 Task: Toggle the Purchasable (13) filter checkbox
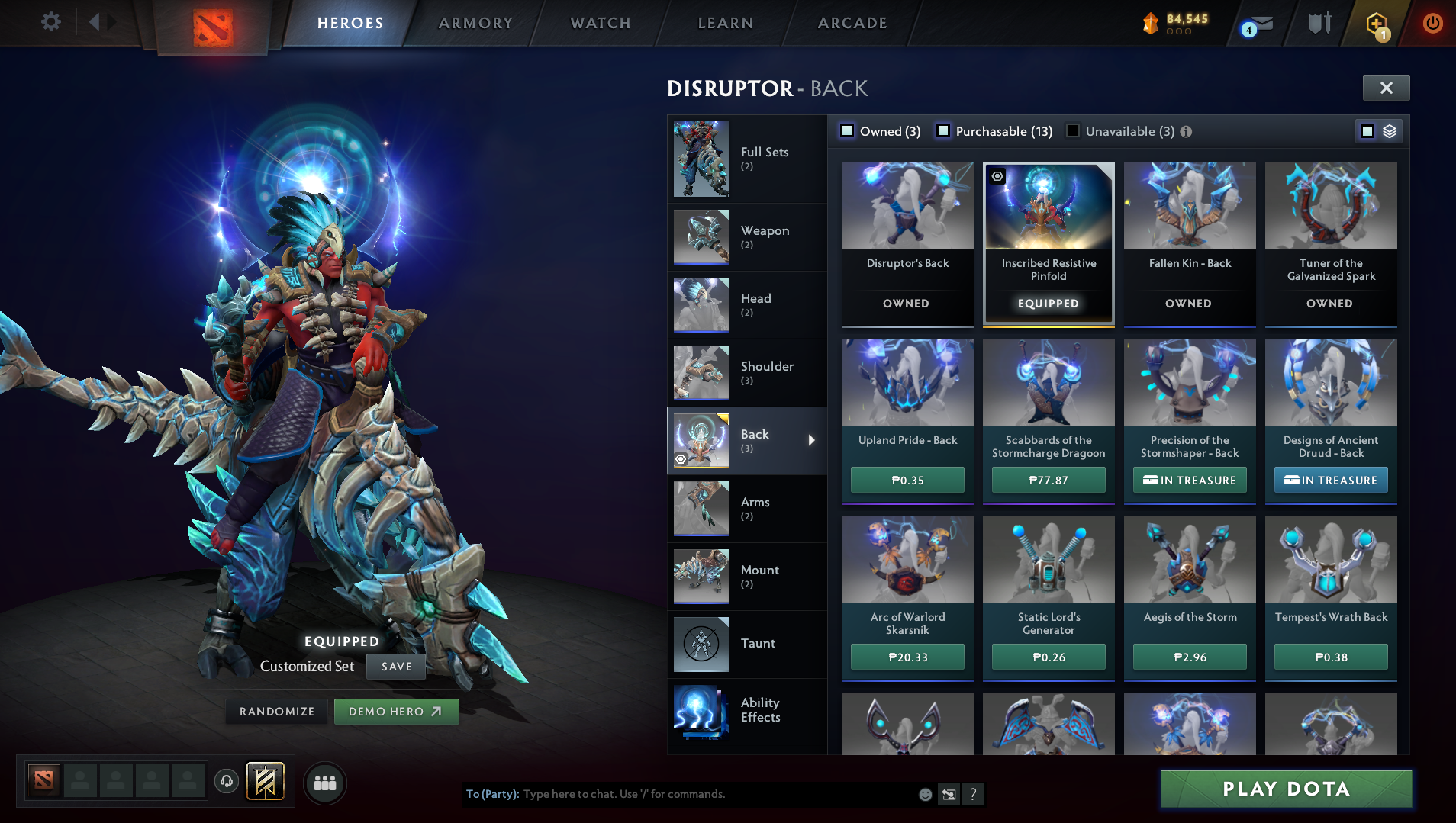pos(943,130)
